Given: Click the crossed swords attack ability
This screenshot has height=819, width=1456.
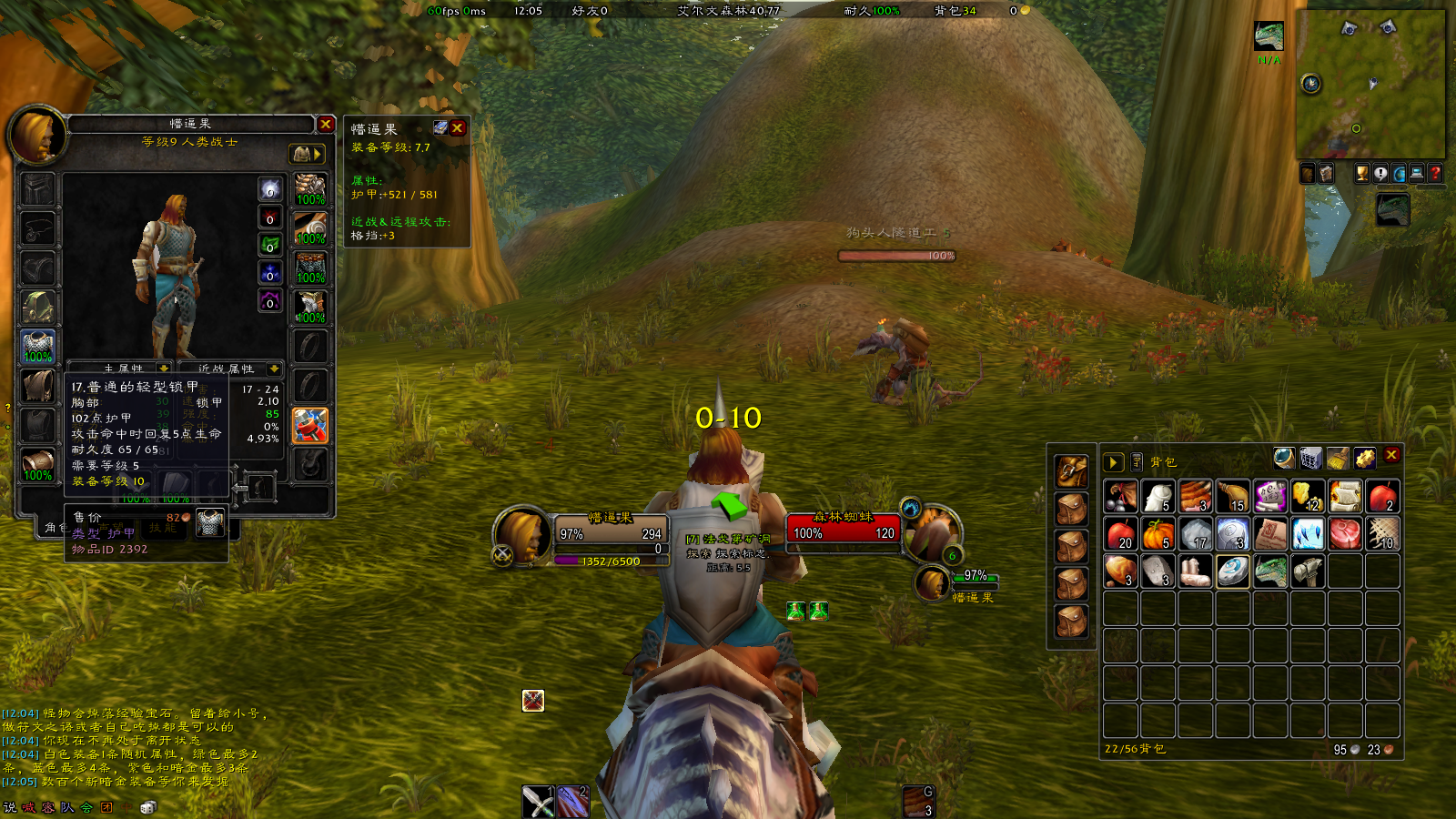Looking at the screenshot, I should 538,802.
